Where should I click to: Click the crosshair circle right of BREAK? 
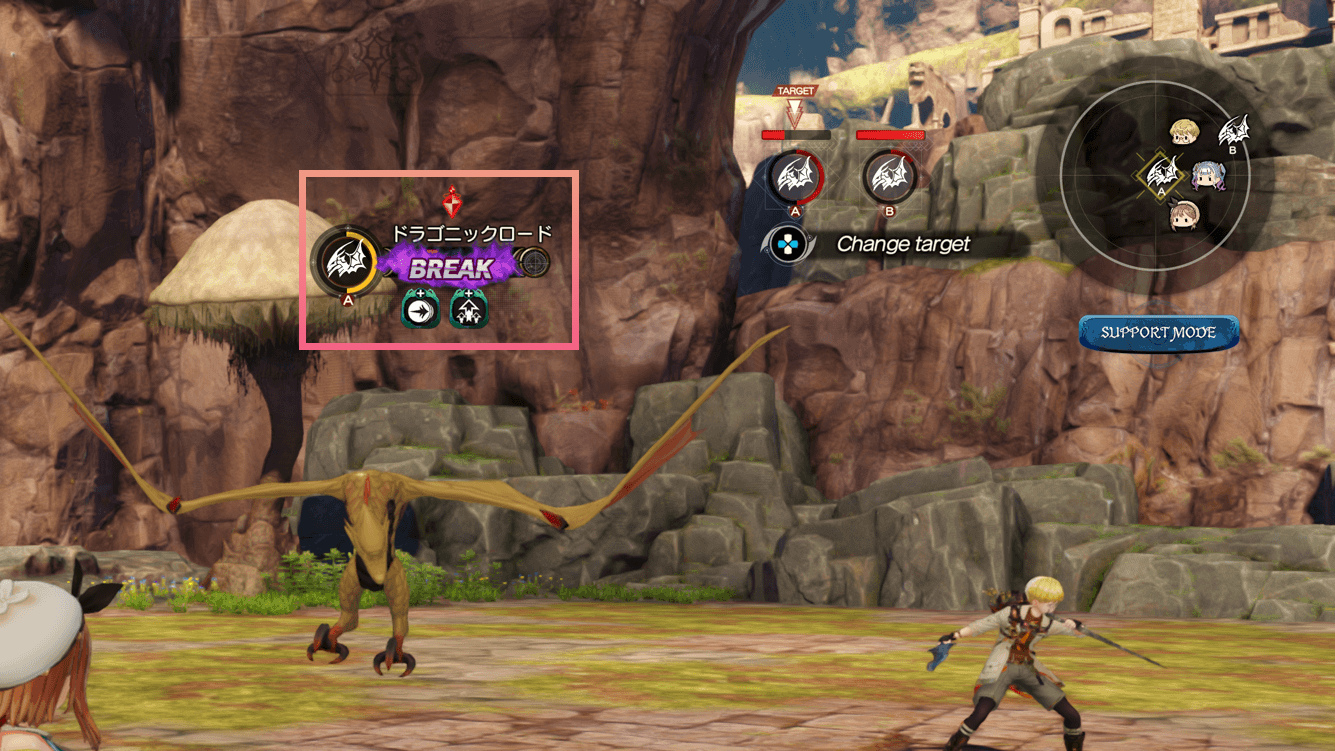(535, 263)
